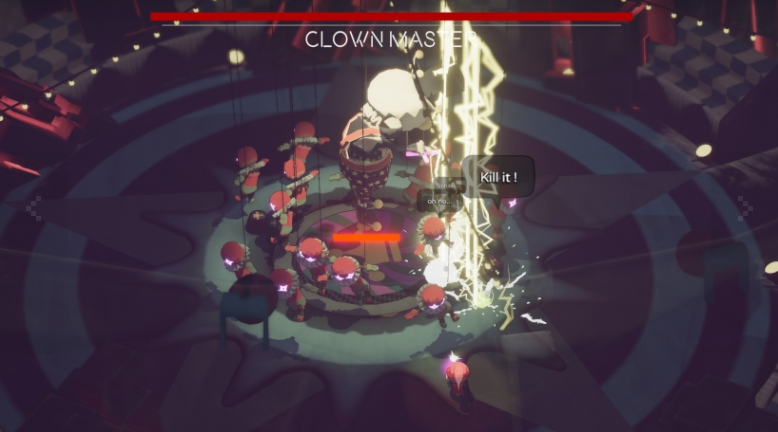Go to the previous screenshot with left arrow
The height and width of the screenshot is (432, 778).
(x=33, y=207)
